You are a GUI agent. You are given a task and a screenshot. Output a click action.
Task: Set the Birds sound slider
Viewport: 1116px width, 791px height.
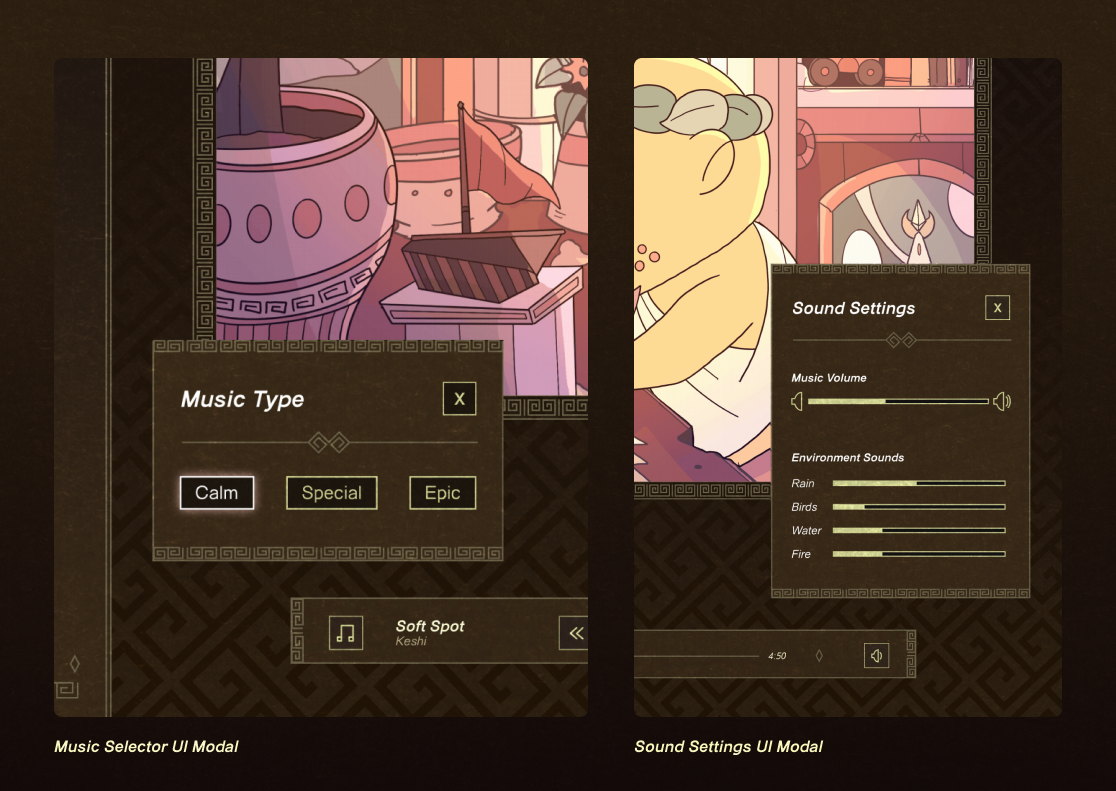[918, 507]
